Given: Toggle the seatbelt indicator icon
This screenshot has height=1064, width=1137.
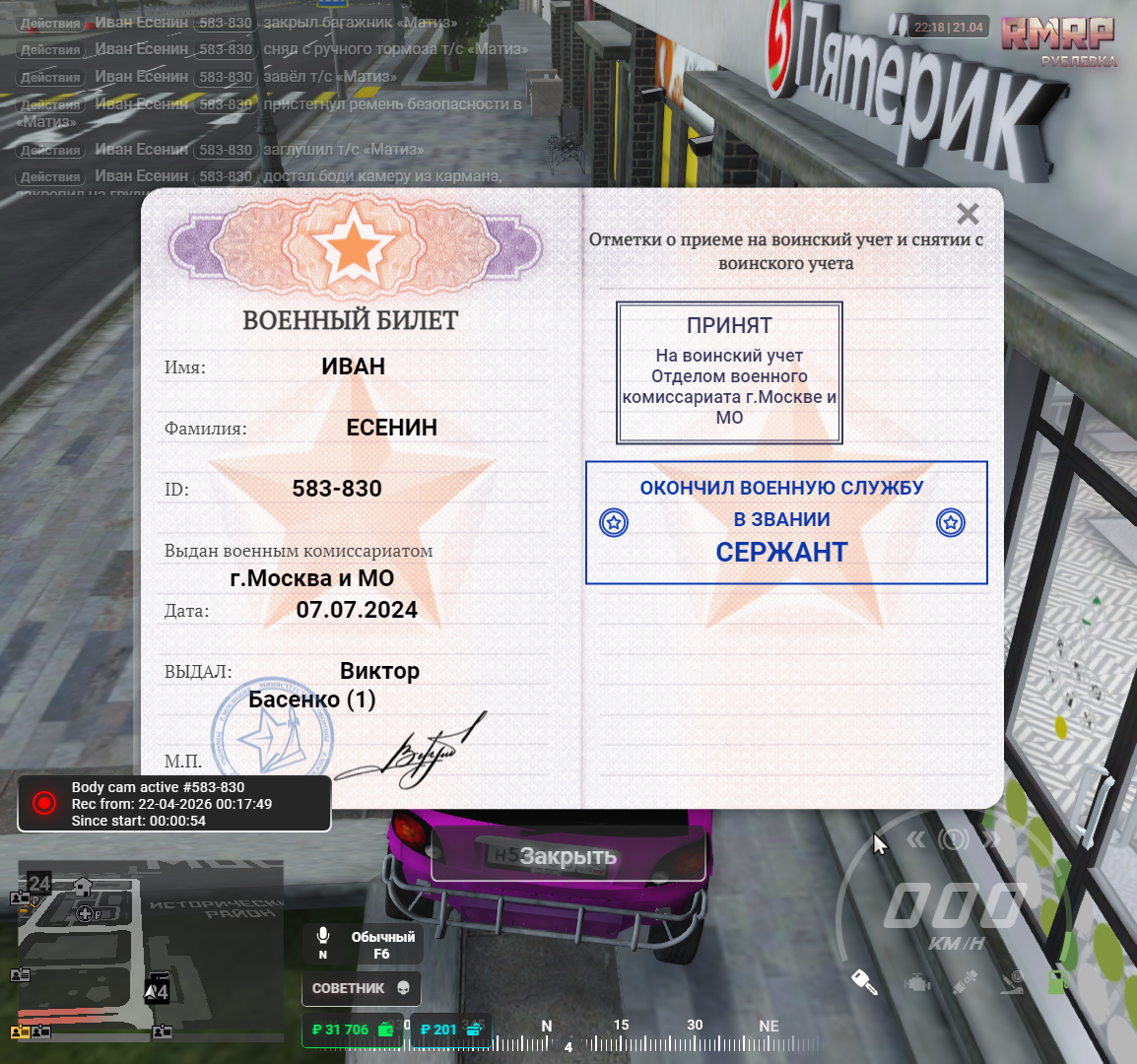Looking at the screenshot, I should [965, 981].
